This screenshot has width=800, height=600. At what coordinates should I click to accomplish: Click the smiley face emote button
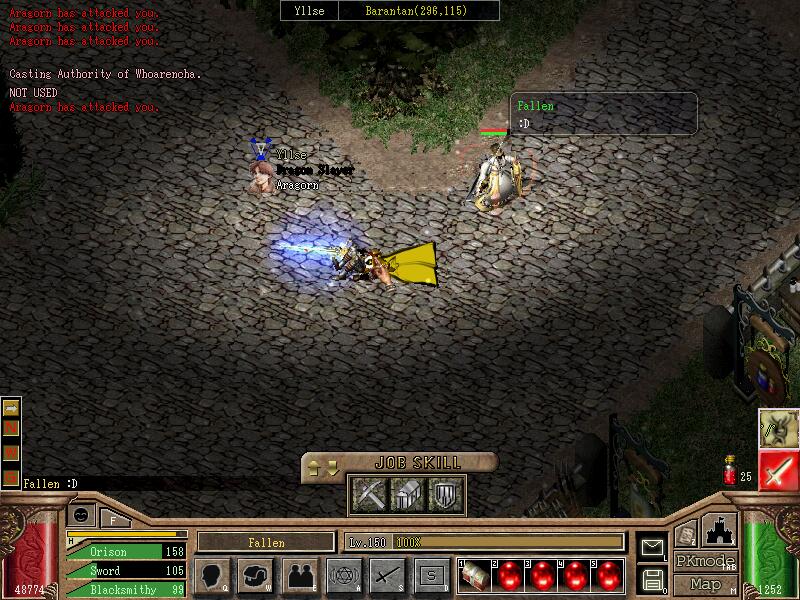point(82,514)
